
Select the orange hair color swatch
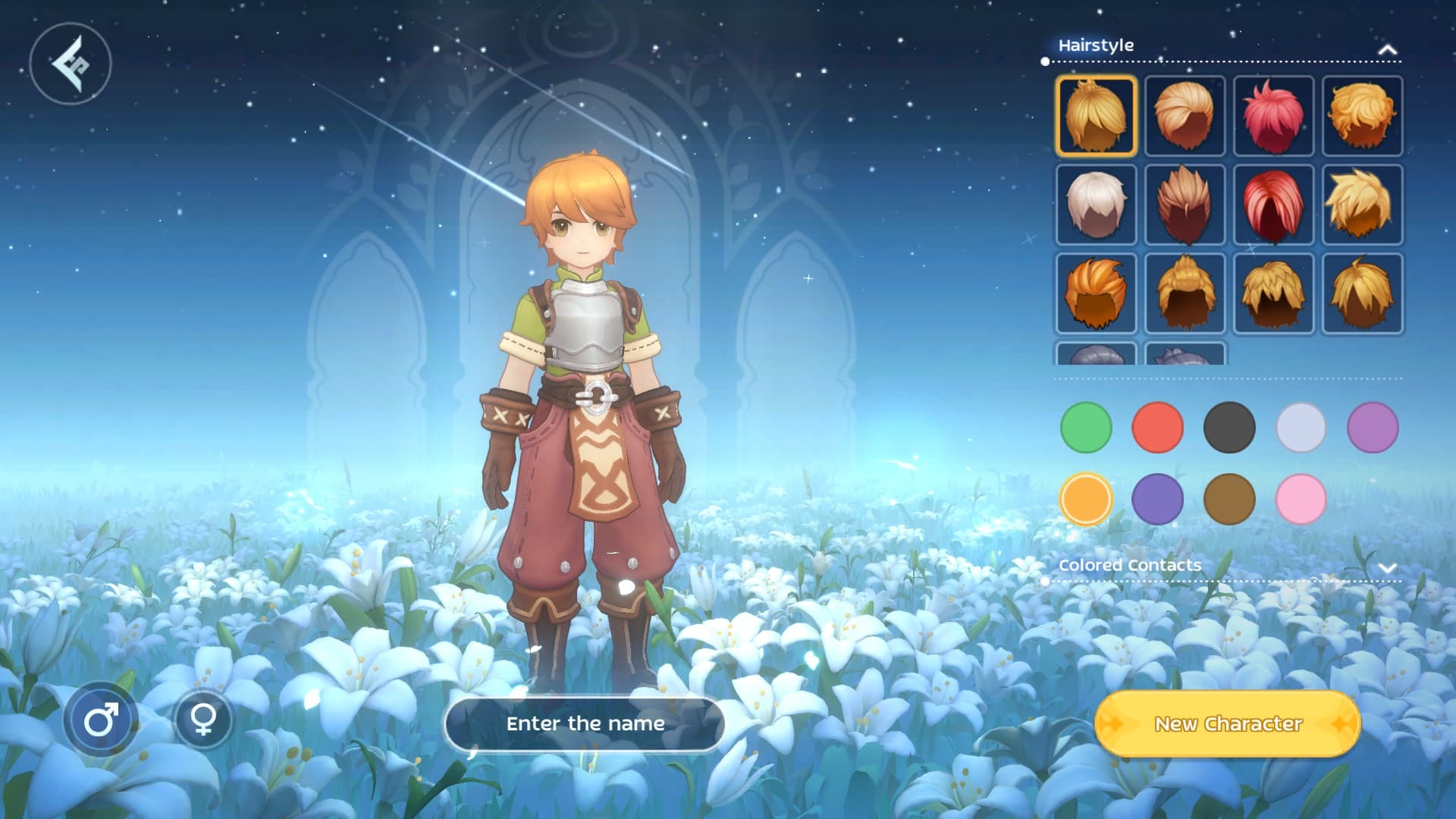coord(1086,499)
